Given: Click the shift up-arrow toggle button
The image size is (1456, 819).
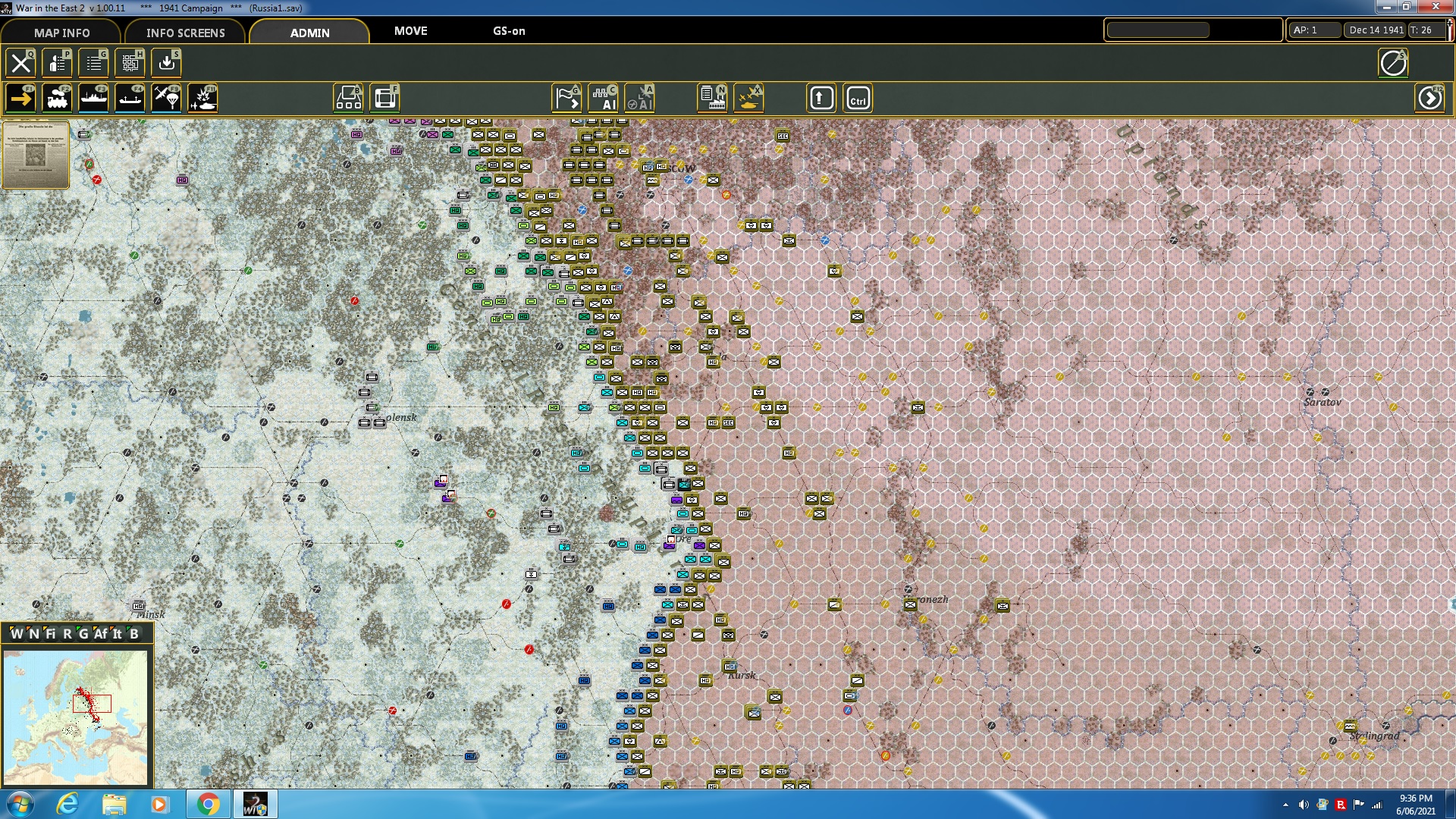Looking at the screenshot, I should (x=821, y=97).
